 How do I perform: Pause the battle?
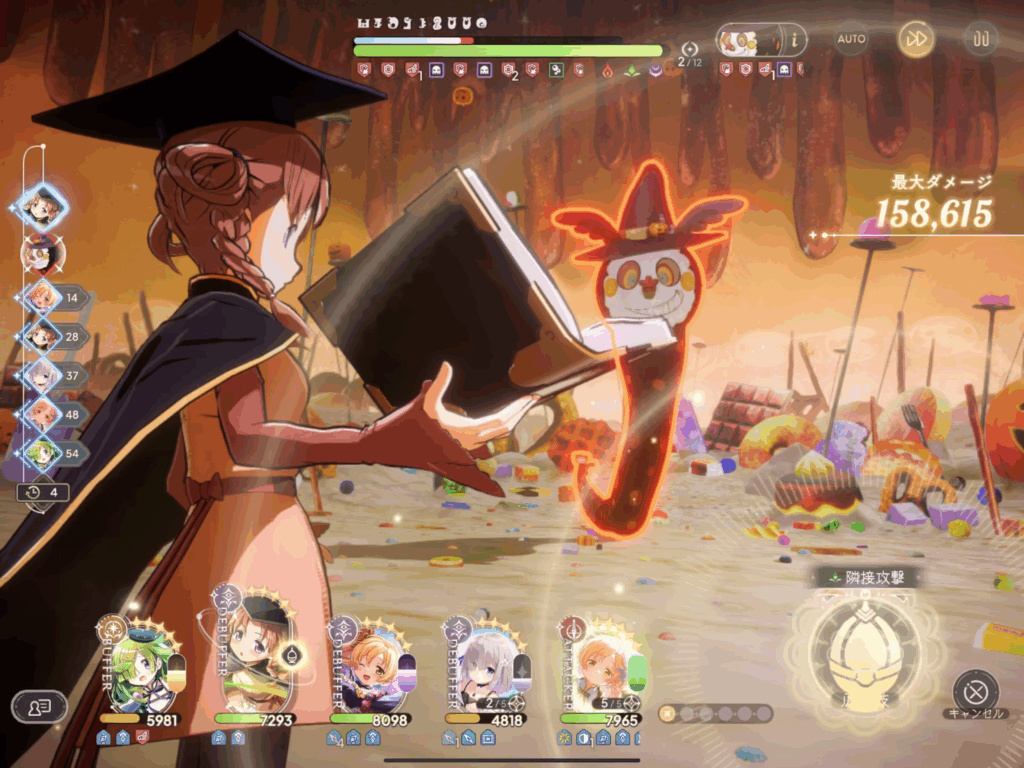(x=980, y=39)
